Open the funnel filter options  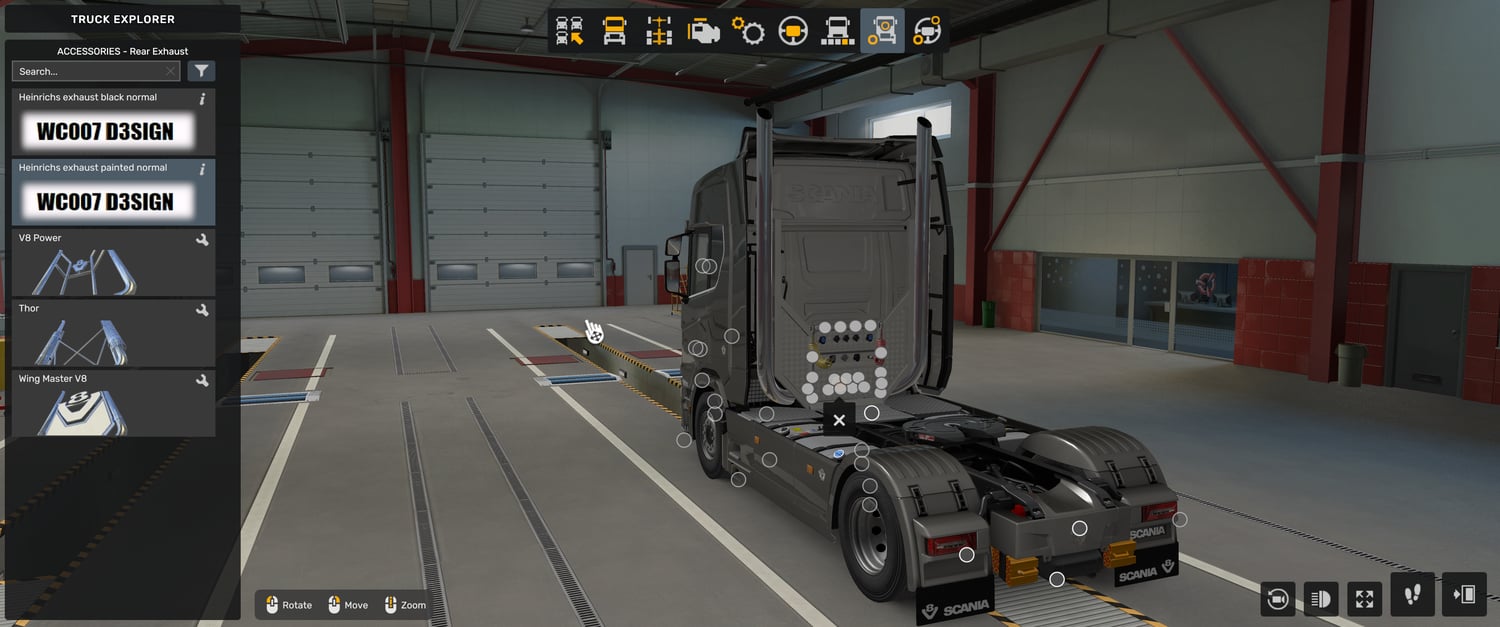[x=201, y=71]
